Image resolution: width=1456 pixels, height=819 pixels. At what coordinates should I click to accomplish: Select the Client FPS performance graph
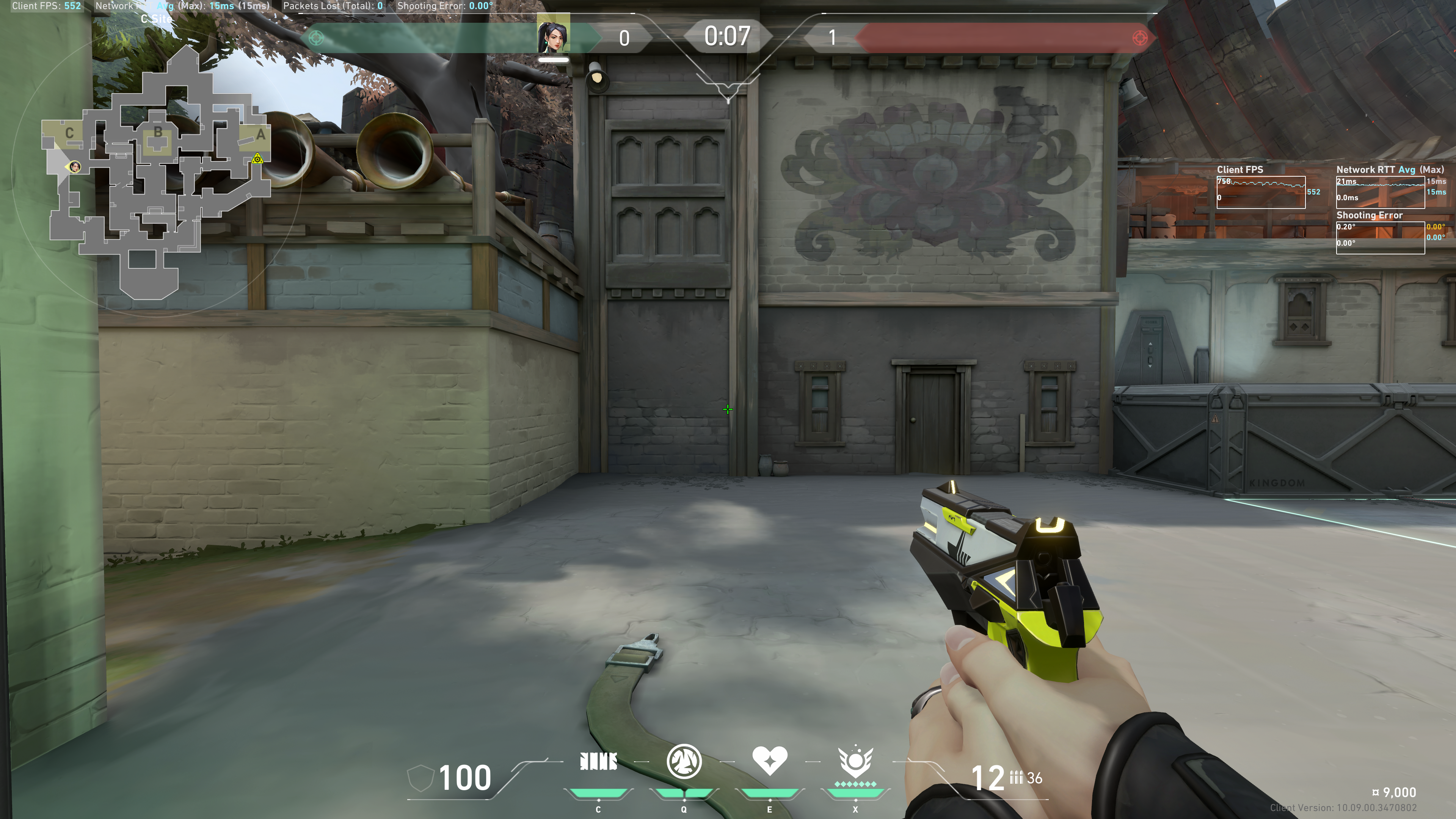coord(1260,192)
